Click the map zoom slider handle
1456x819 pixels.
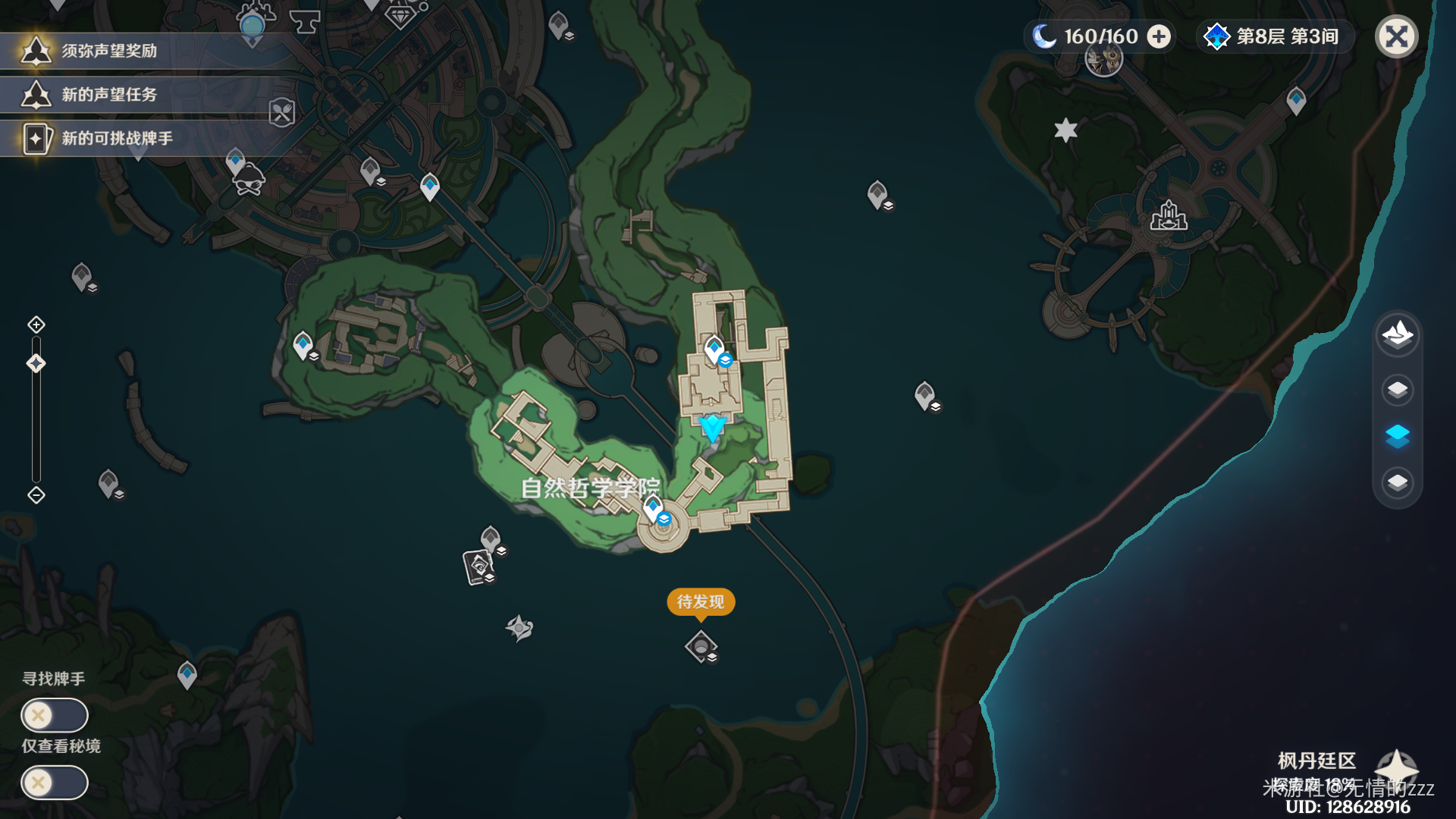[x=36, y=364]
